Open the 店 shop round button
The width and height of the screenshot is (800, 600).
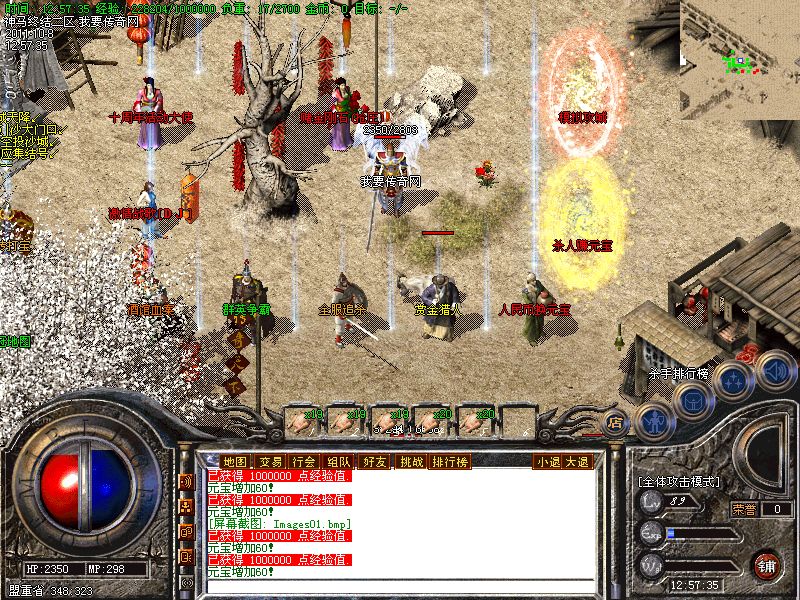pyautogui.click(x=617, y=422)
